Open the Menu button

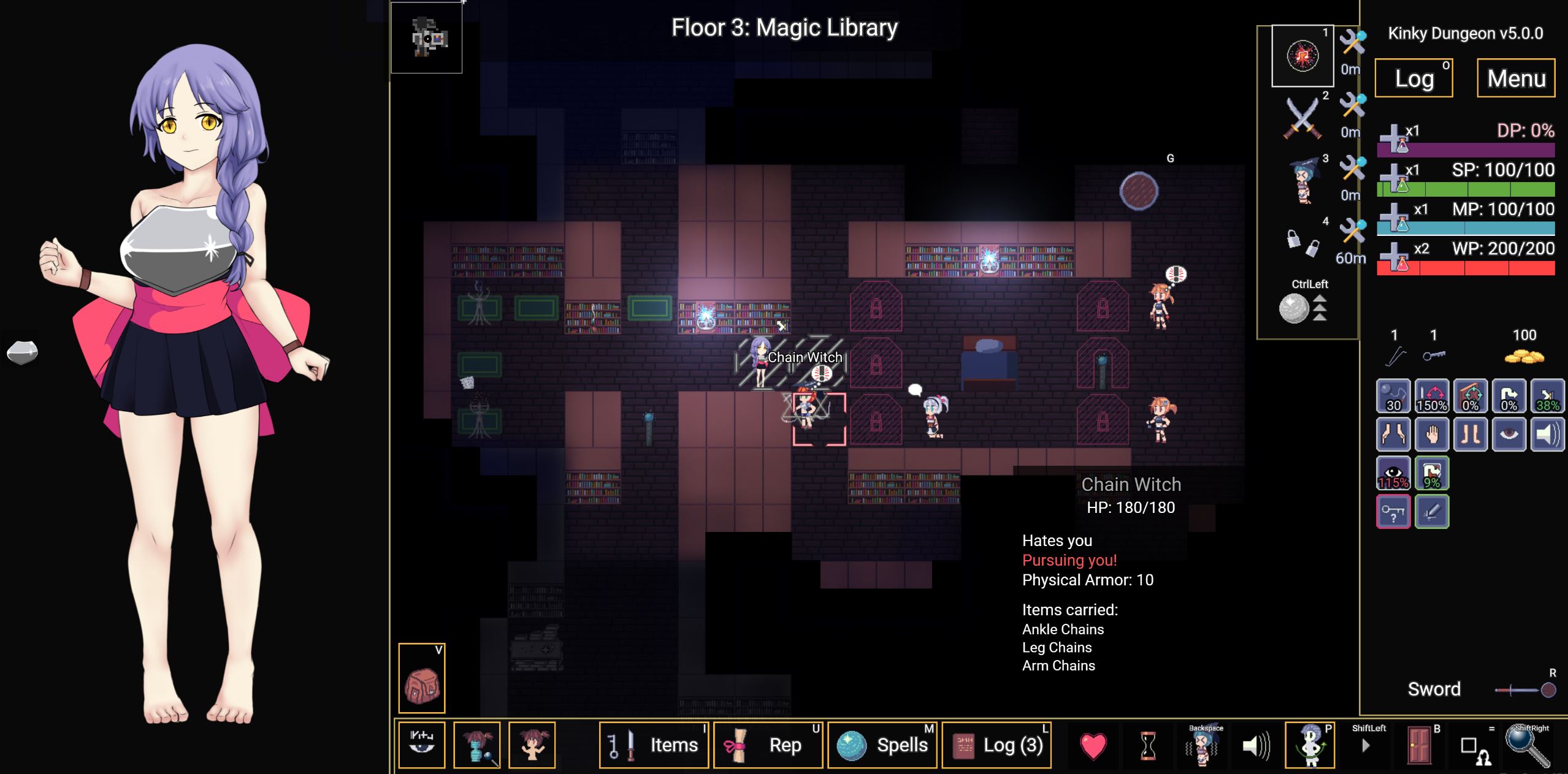[1516, 78]
